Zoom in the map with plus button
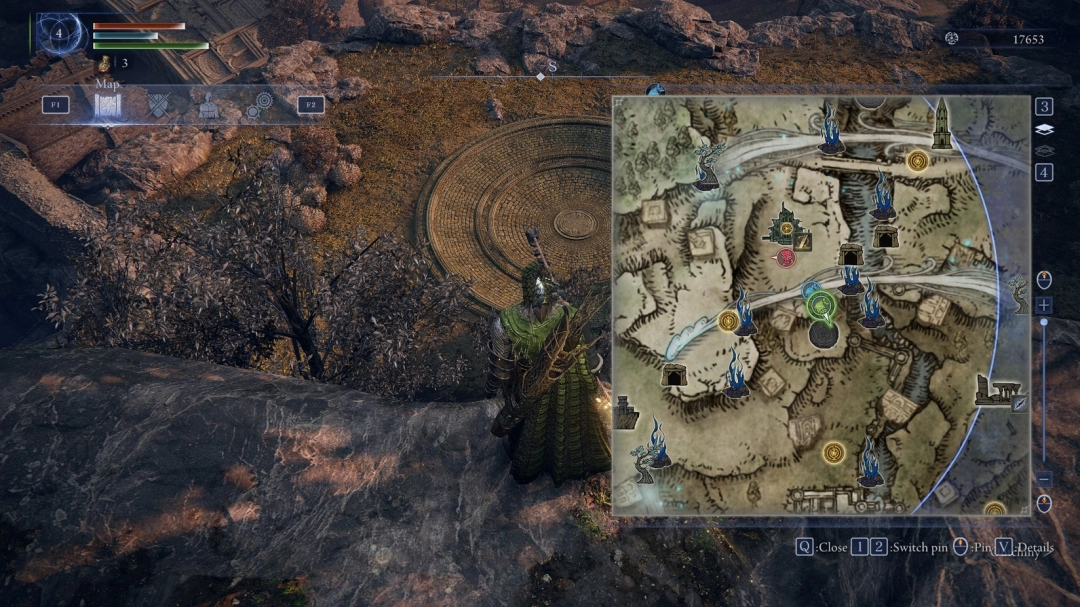The height and width of the screenshot is (607, 1080). (x=1044, y=305)
